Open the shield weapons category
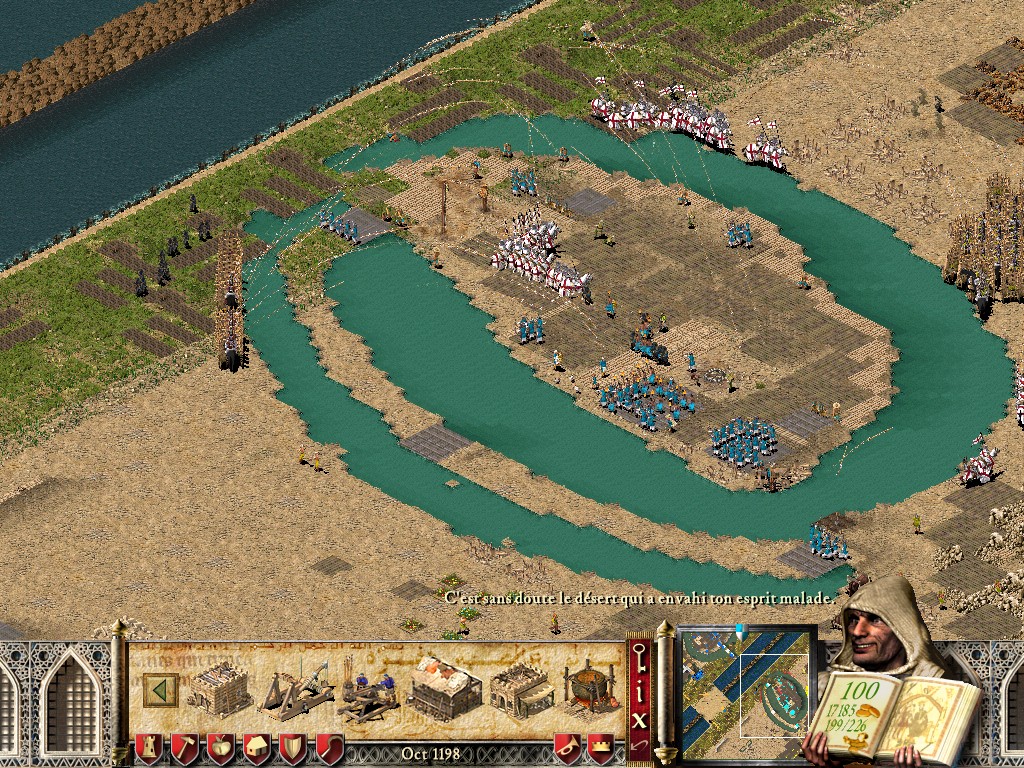This screenshot has width=1024, height=768. pyautogui.click(x=293, y=748)
